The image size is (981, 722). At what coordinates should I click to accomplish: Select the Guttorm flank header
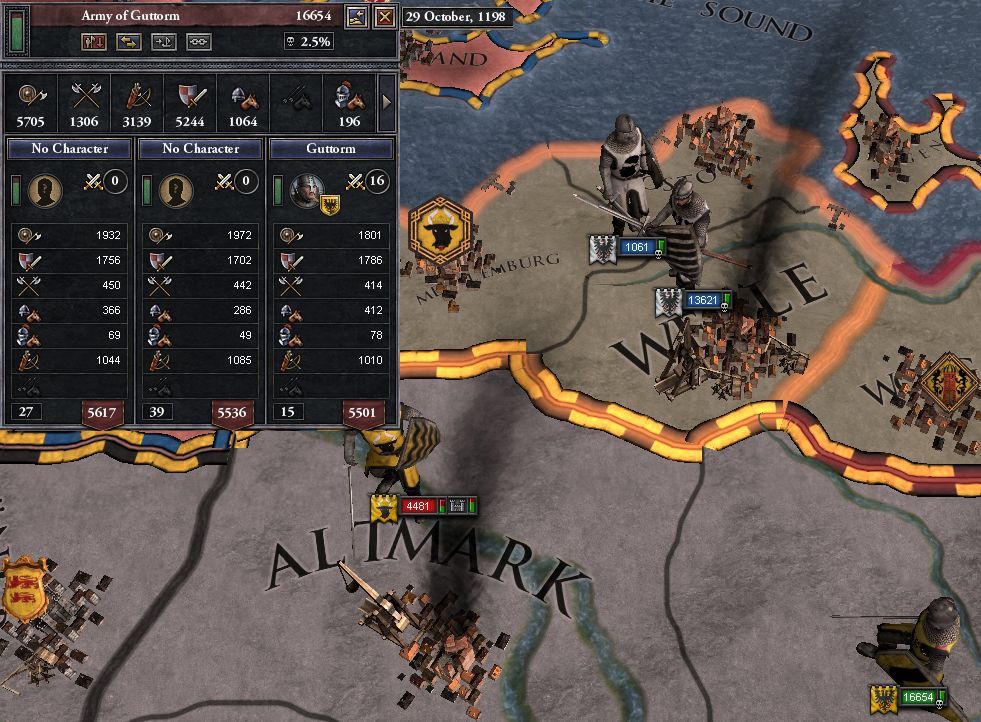click(331, 148)
